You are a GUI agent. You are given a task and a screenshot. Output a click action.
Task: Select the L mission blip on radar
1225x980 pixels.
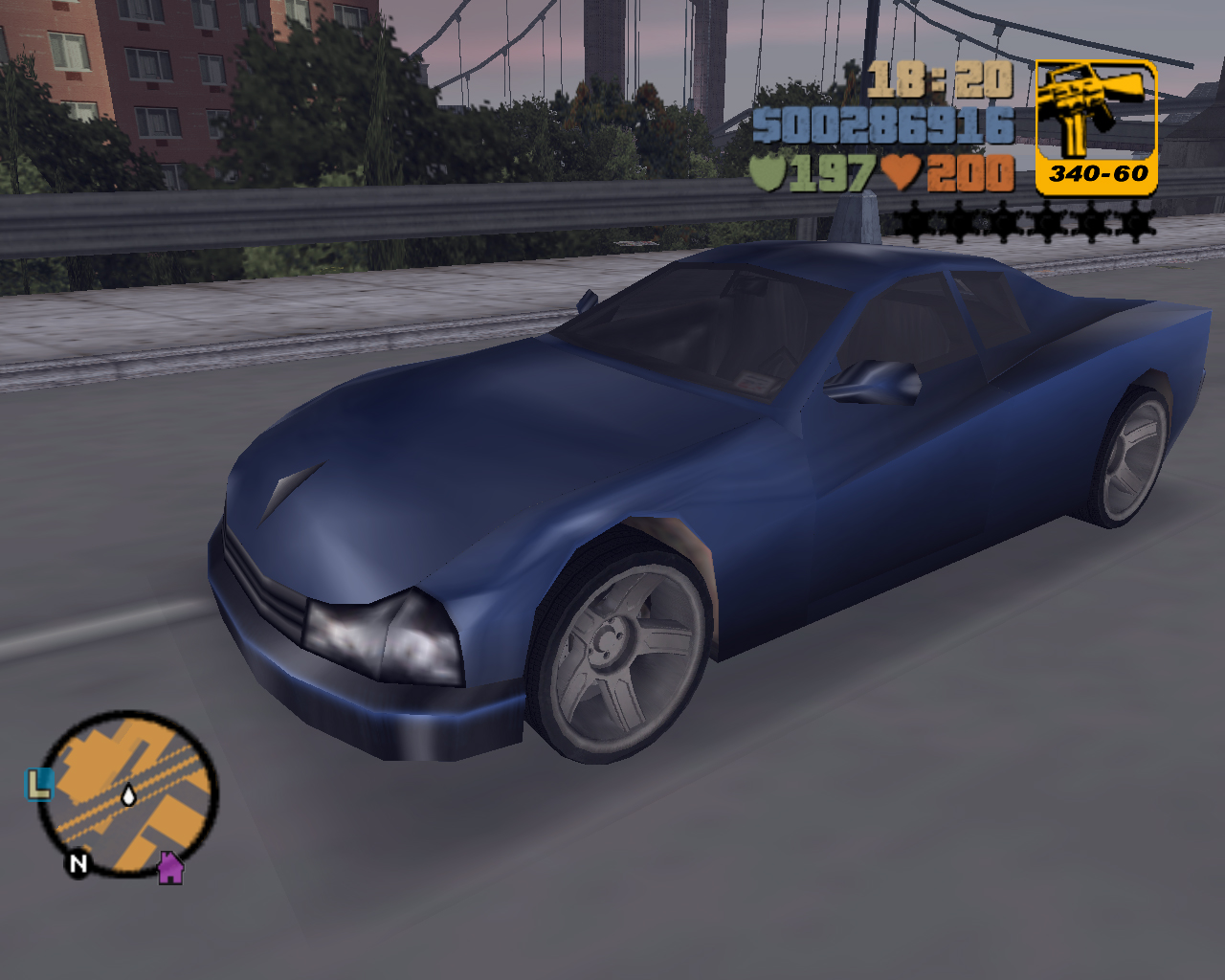point(38,785)
